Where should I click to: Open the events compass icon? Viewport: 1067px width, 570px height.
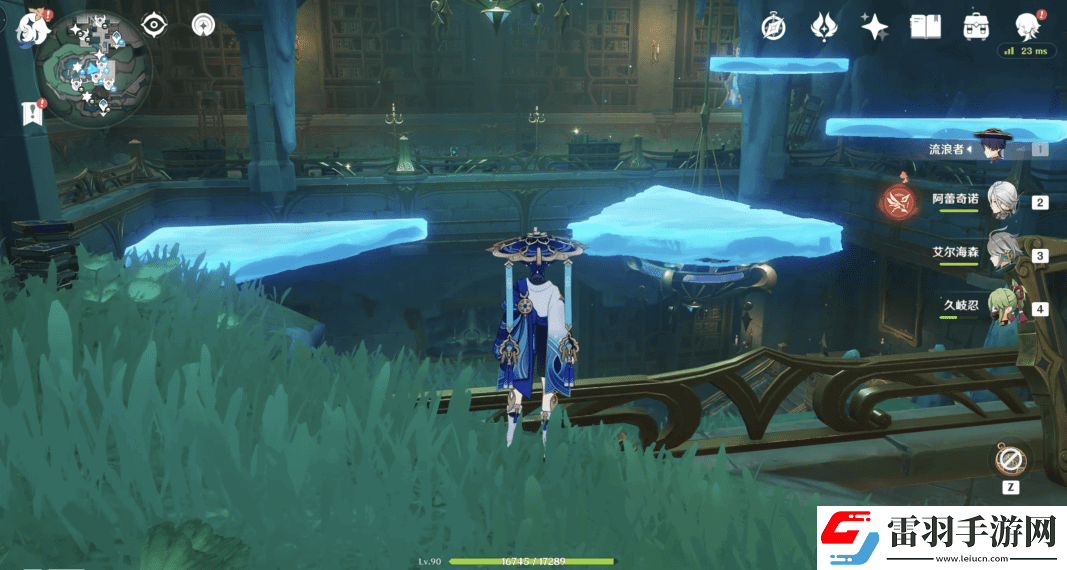[x=773, y=27]
